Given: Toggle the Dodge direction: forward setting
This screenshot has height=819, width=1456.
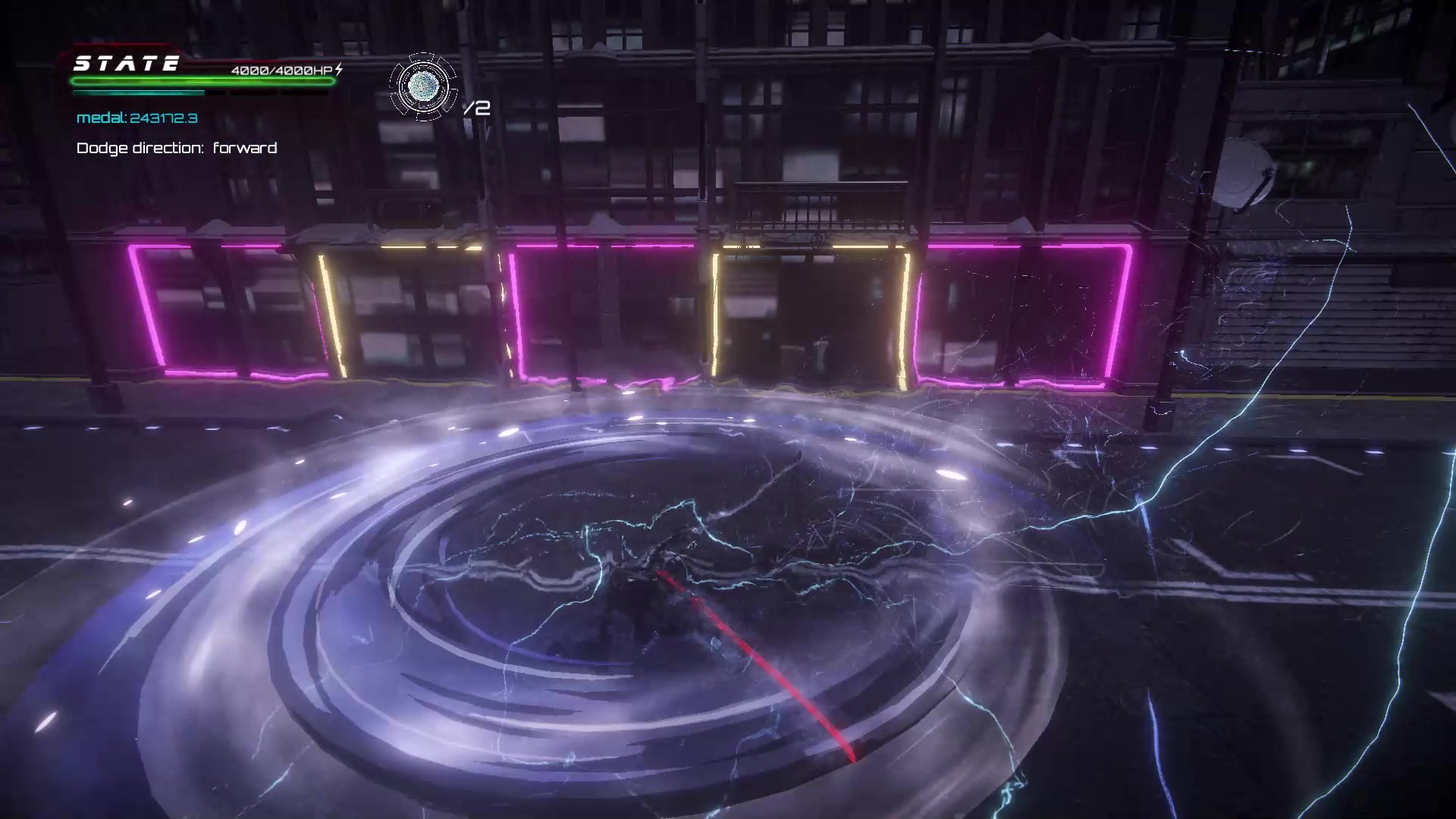Looking at the screenshot, I should (176, 148).
